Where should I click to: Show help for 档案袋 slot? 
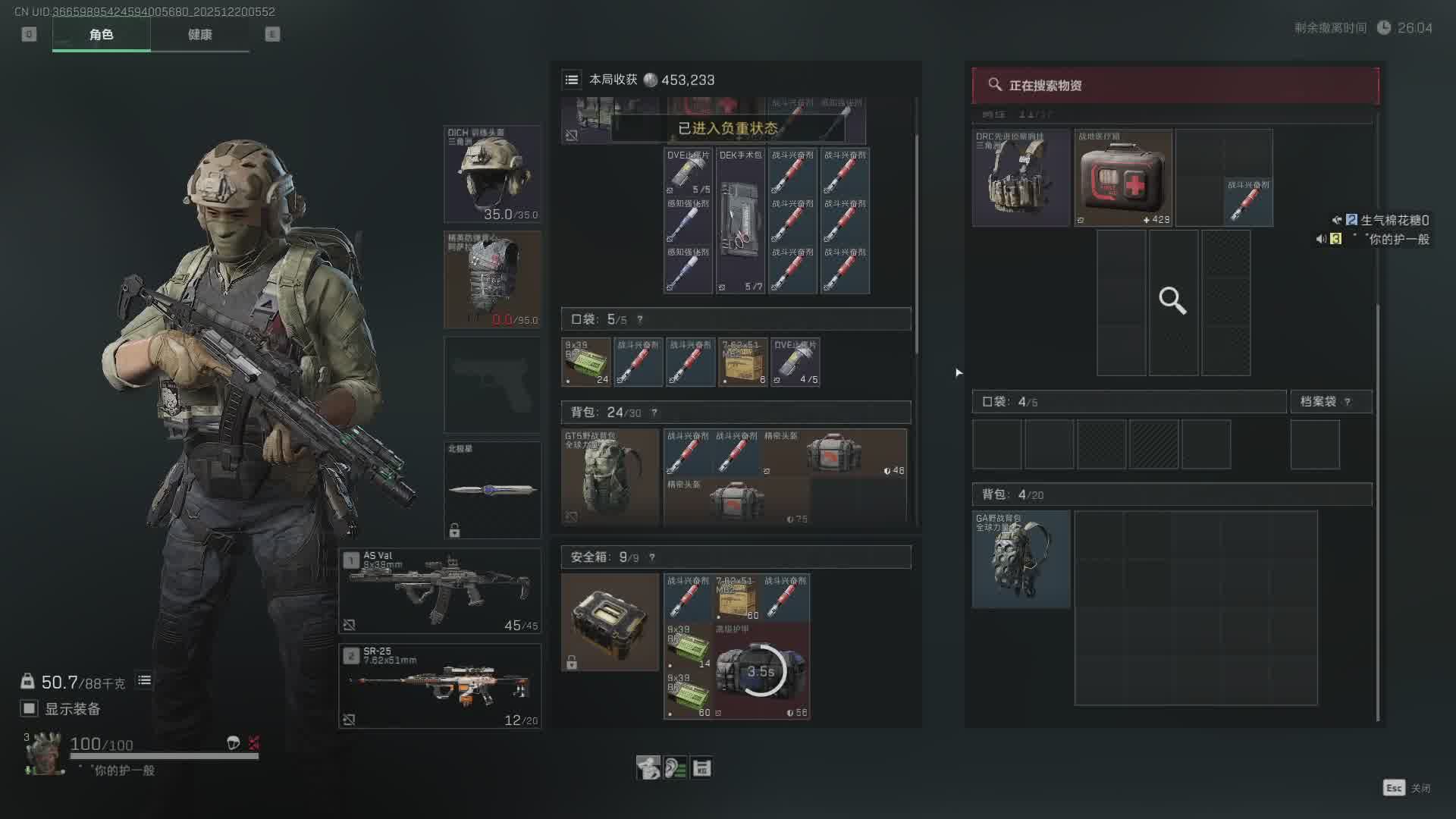coord(1348,402)
